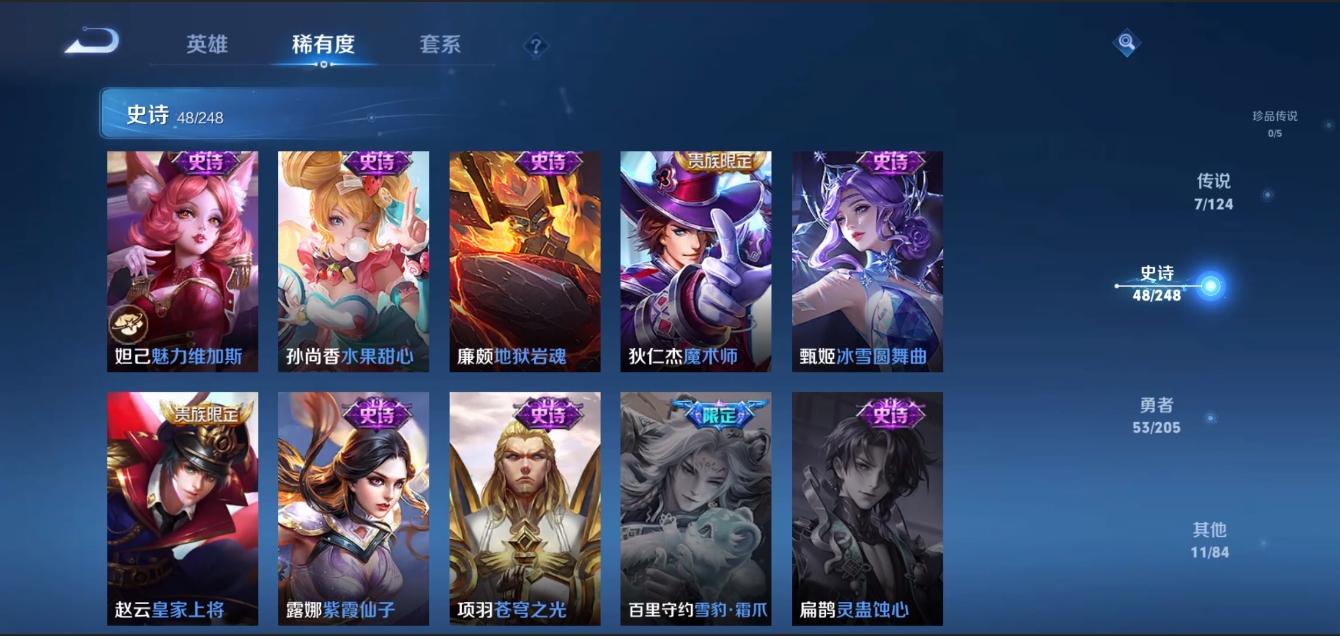Go back using the return arrow
This screenshot has width=1340, height=636.
[92, 42]
